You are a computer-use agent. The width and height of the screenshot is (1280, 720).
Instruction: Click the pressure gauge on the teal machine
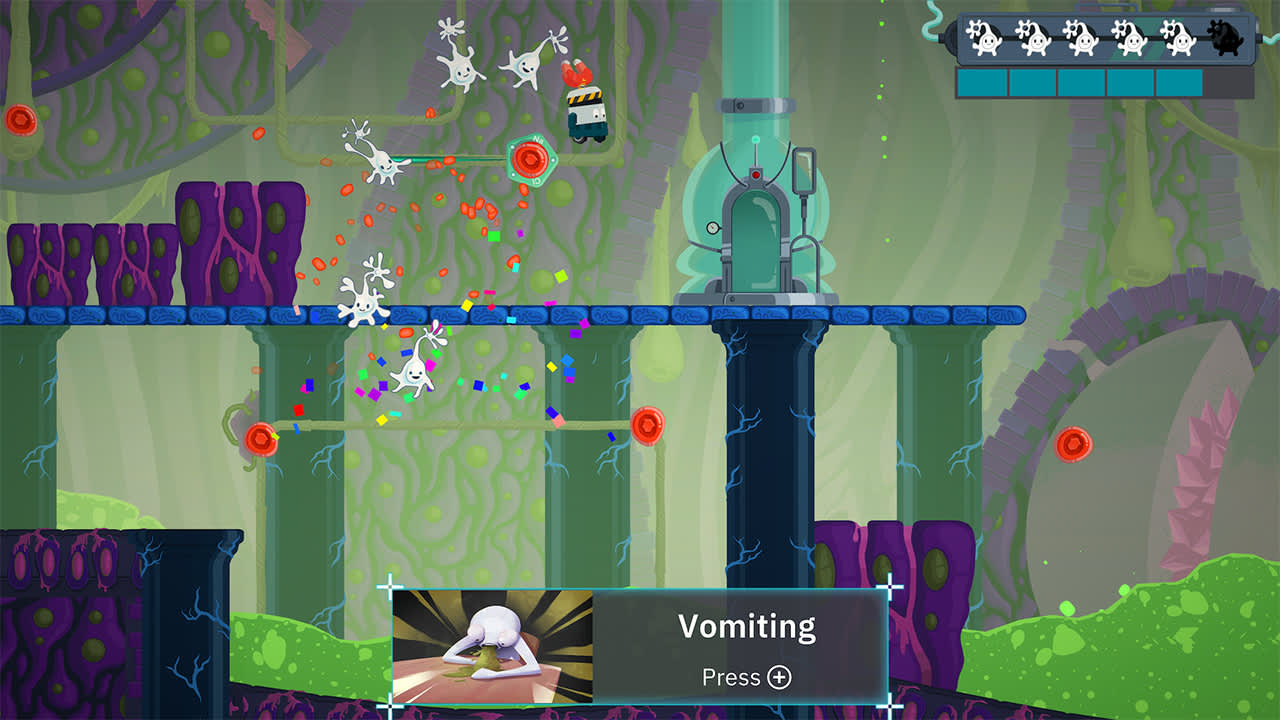click(713, 227)
